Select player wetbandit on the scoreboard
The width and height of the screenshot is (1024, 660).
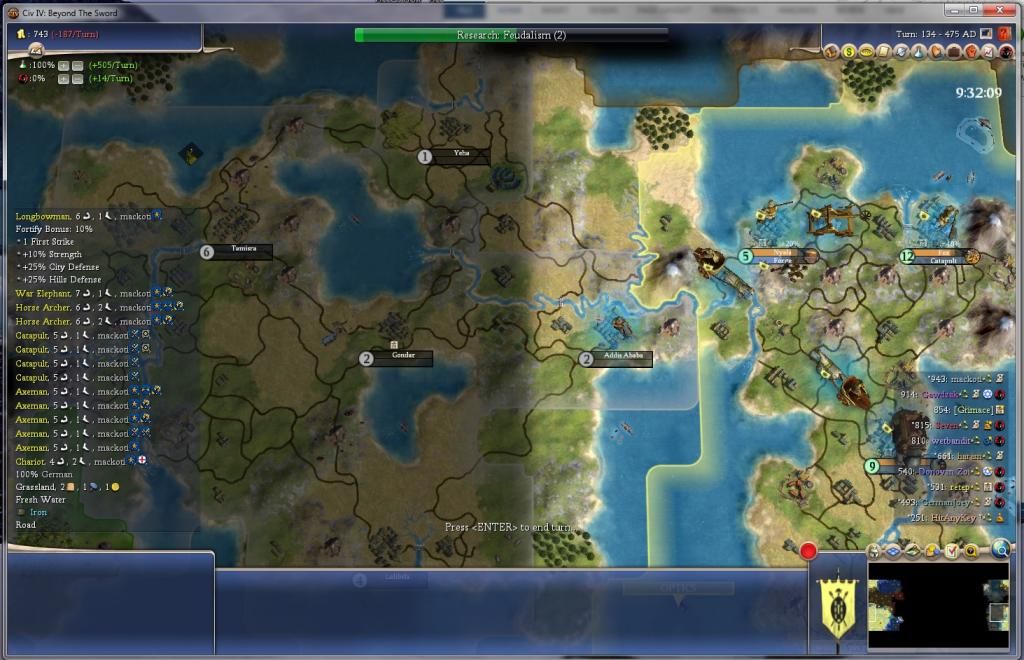click(952, 440)
